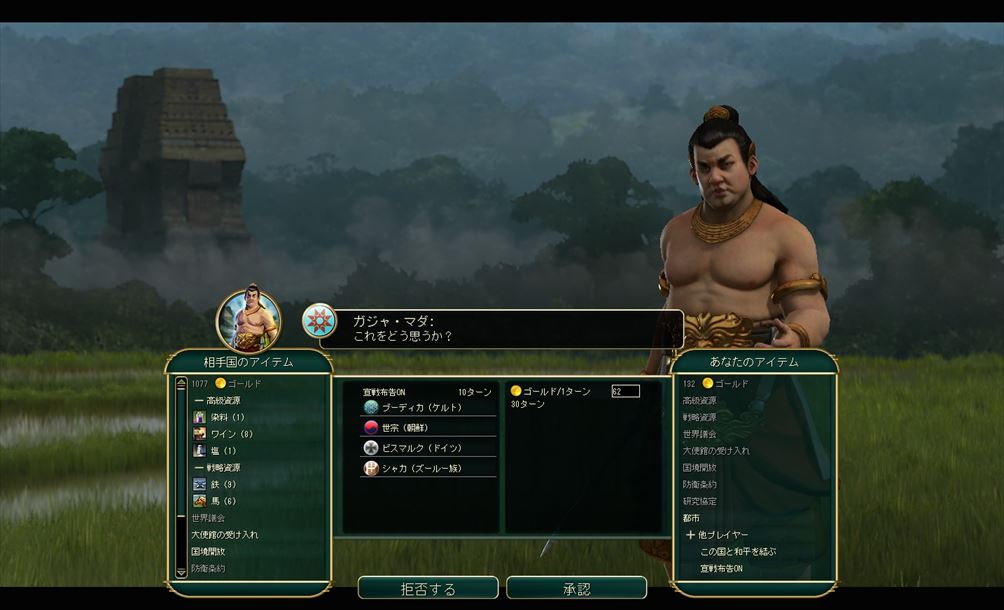Edit the gold-per-turn amount field
Screen dimensions: 1004x610
[625, 391]
